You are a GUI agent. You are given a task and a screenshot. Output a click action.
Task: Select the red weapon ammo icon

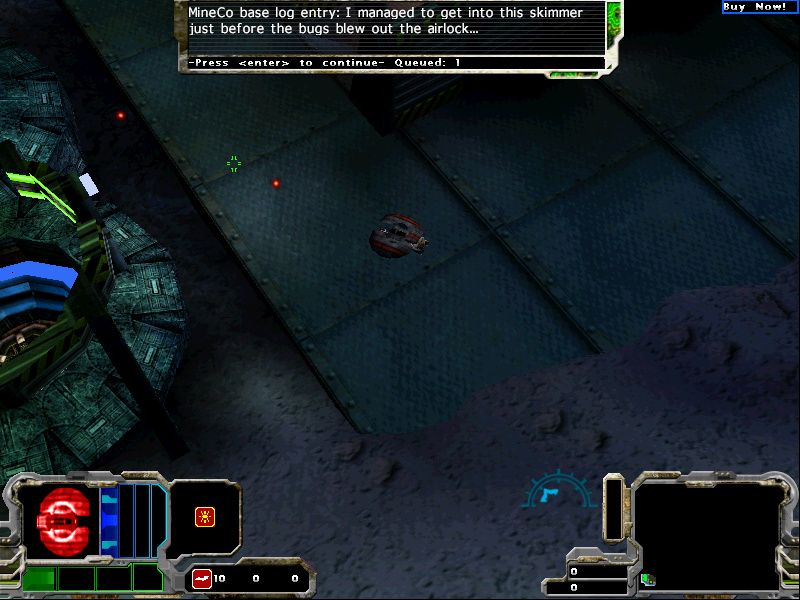click(x=201, y=579)
